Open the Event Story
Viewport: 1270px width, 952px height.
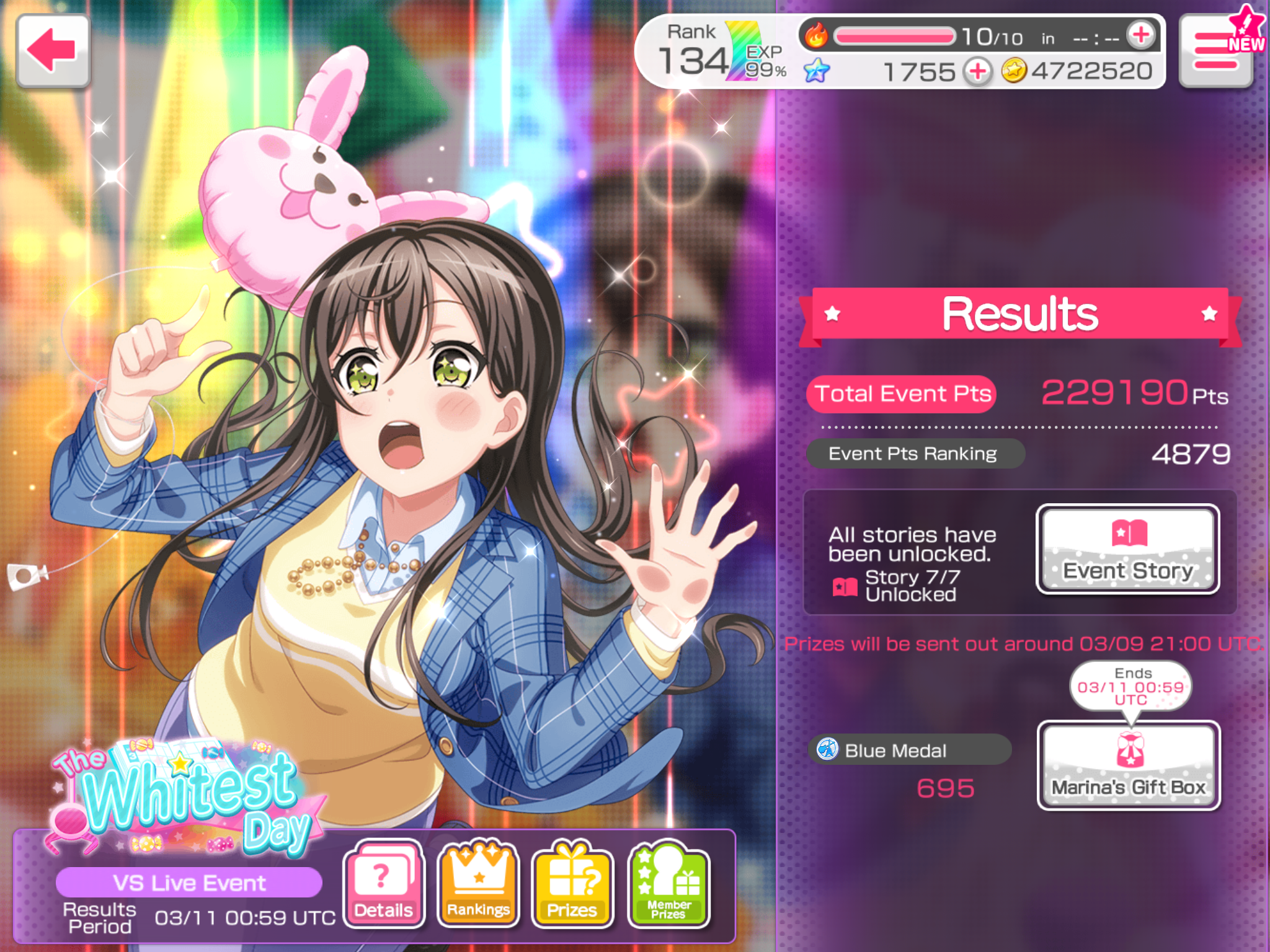coord(1127,549)
